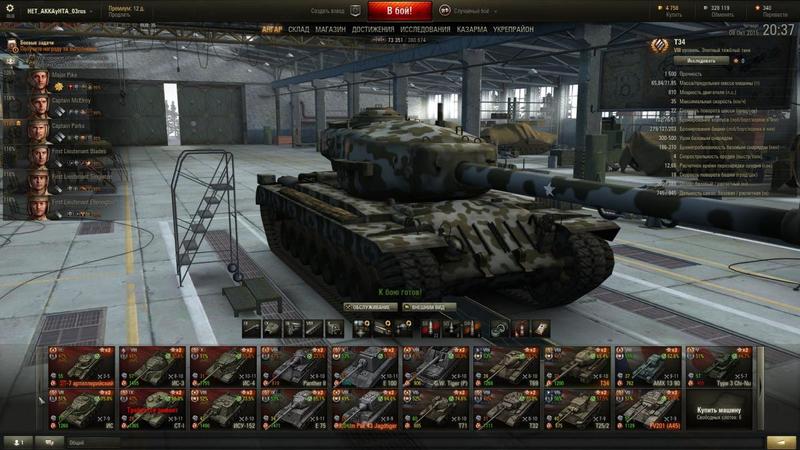Switch to the СКЛАД tab
800x450 pixels.
[x=298, y=30]
